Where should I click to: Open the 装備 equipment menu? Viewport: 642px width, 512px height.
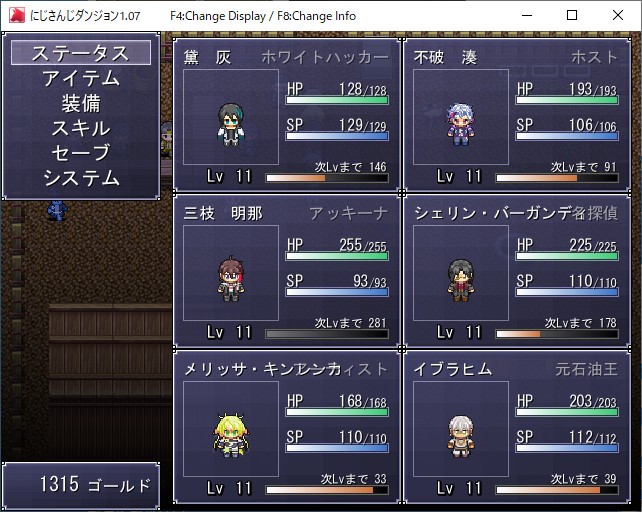[80, 103]
